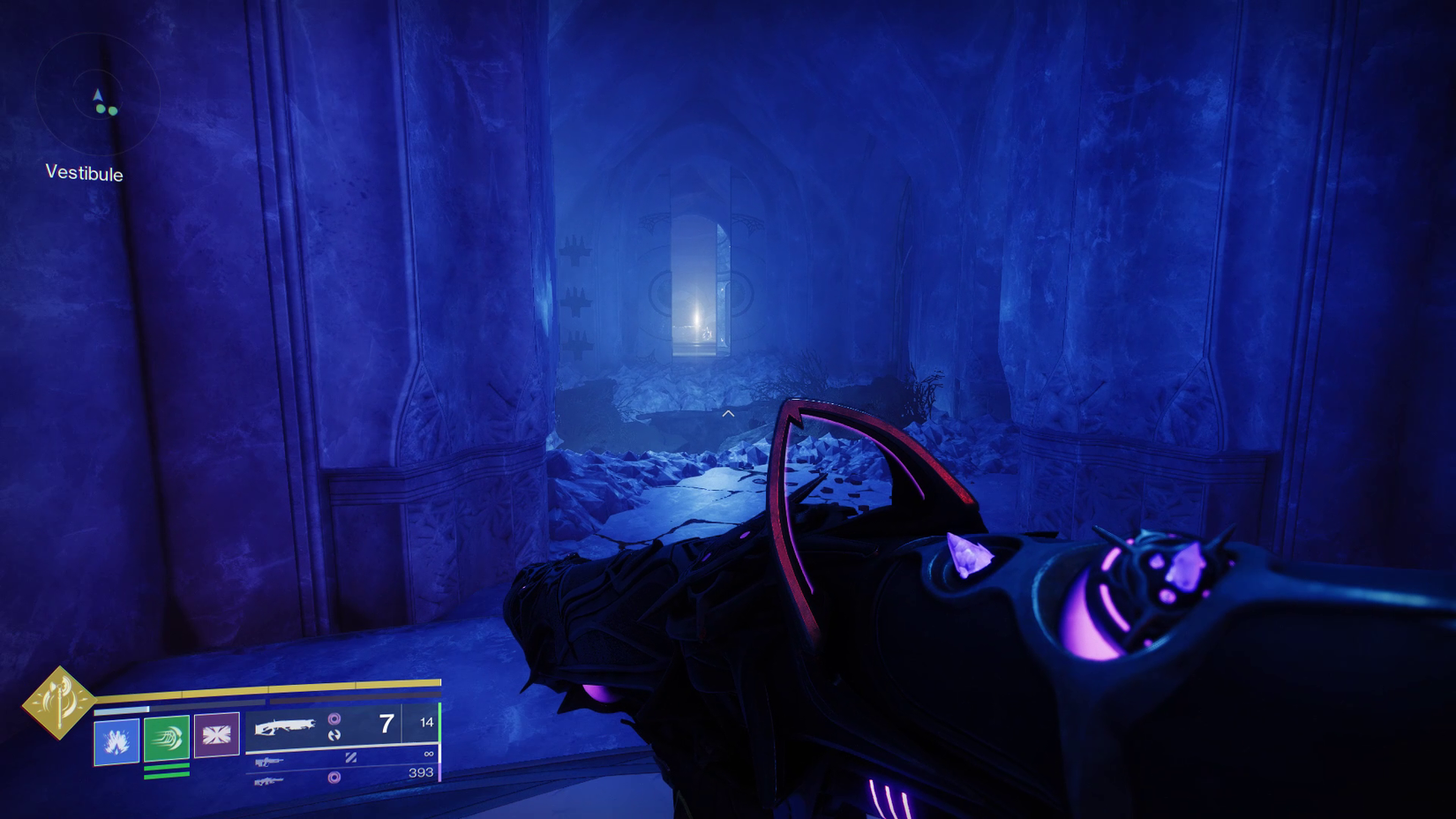Expand the chevron above the weapon model
The image size is (1456, 819).
pos(728,412)
